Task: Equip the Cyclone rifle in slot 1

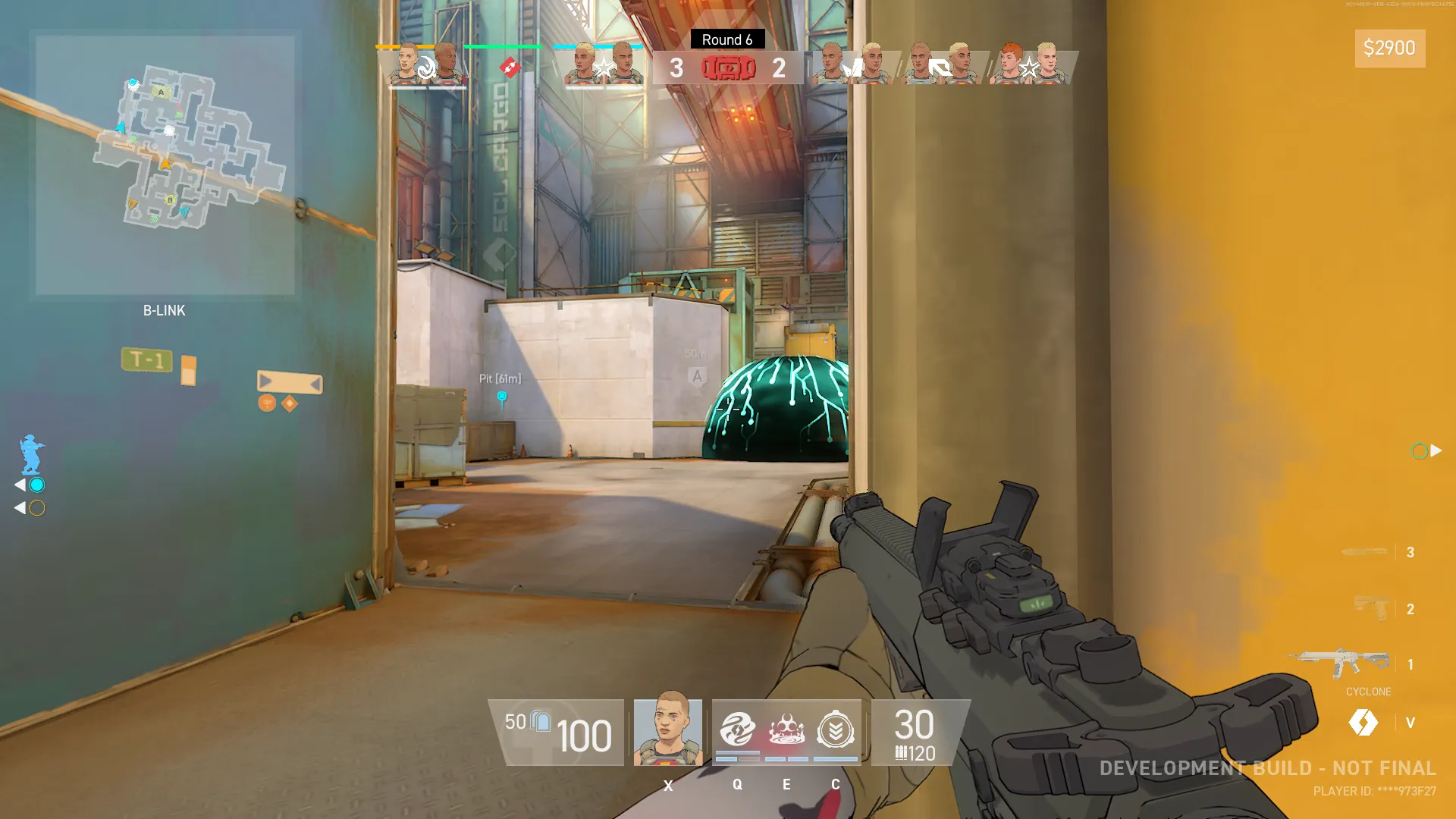Action: [x=1344, y=663]
